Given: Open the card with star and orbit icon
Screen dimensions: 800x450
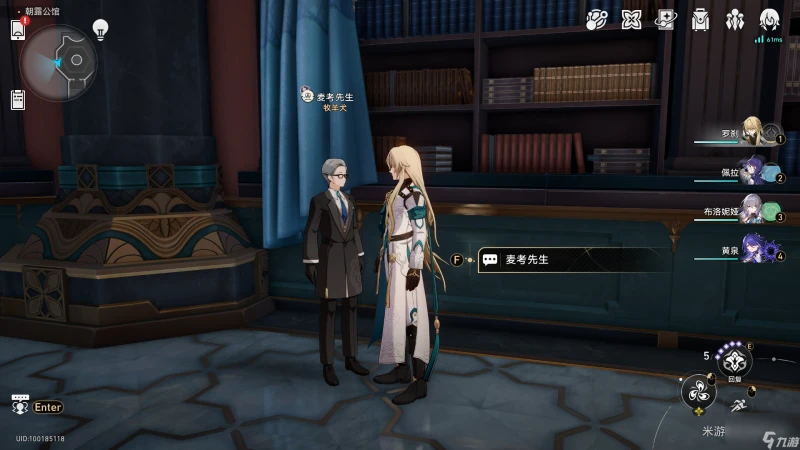Looking at the screenshot, I should pos(666,19).
